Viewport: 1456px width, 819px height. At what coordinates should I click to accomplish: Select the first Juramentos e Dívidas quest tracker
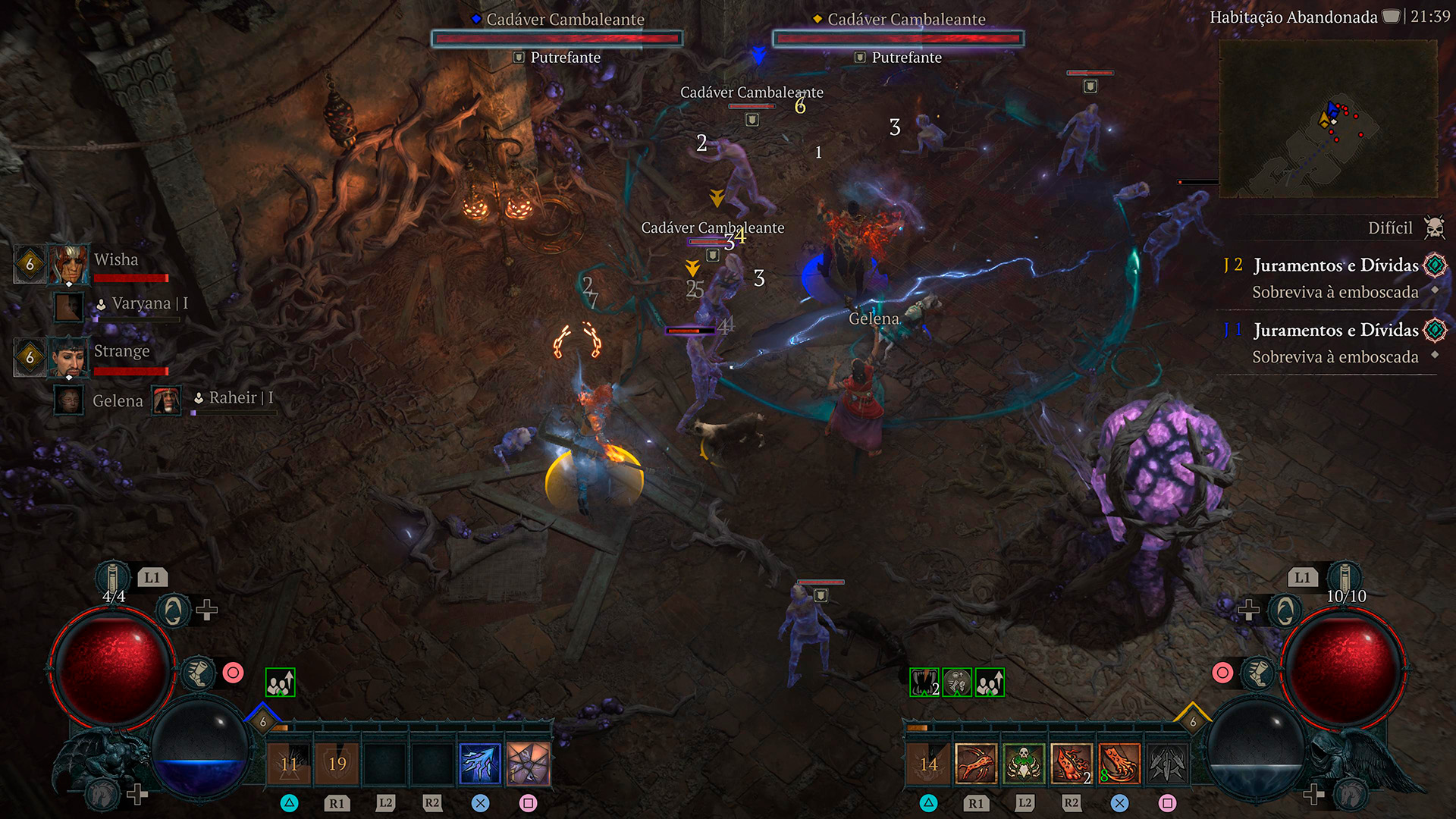(1335, 265)
